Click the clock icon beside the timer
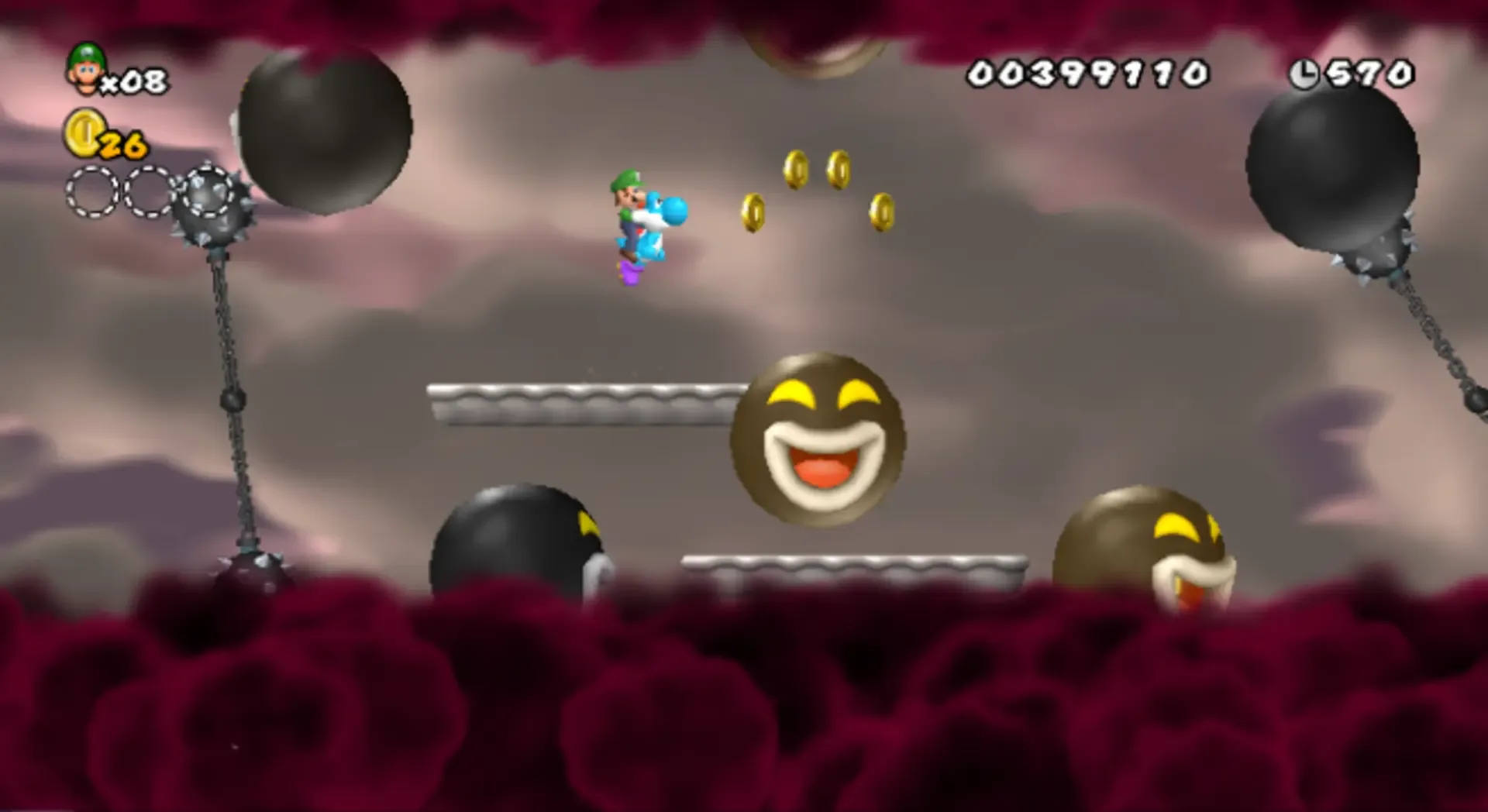This screenshot has width=1488, height=812. pyautogui.click(x=1304, y=72)
